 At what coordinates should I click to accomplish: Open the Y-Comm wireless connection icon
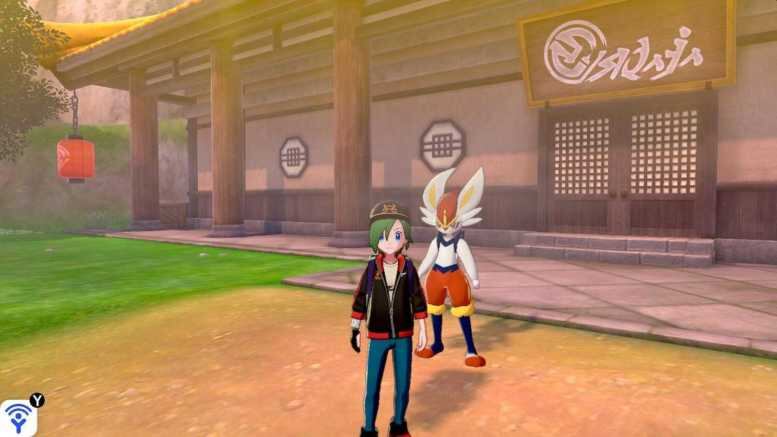(17, 418)
